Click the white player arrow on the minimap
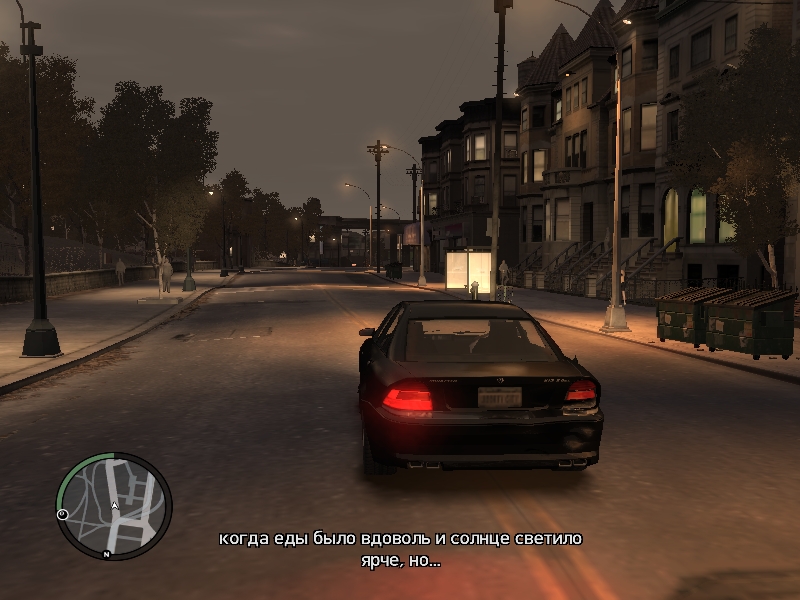The height and width of the screenshot is (600, 800). [x=115, y=506]
